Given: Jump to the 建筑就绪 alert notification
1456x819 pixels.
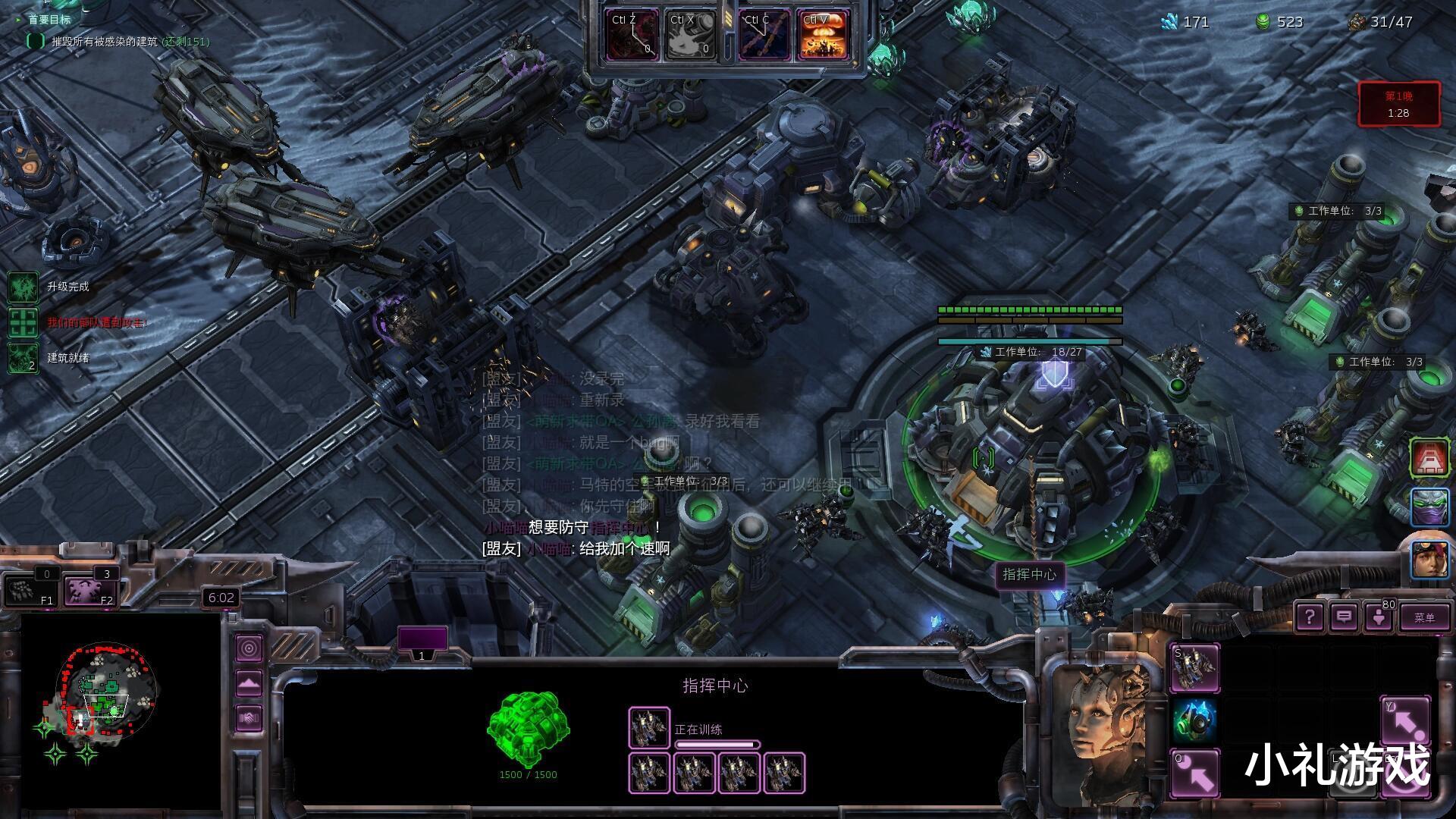Looking at the screenshot, I should click(23, 358).
